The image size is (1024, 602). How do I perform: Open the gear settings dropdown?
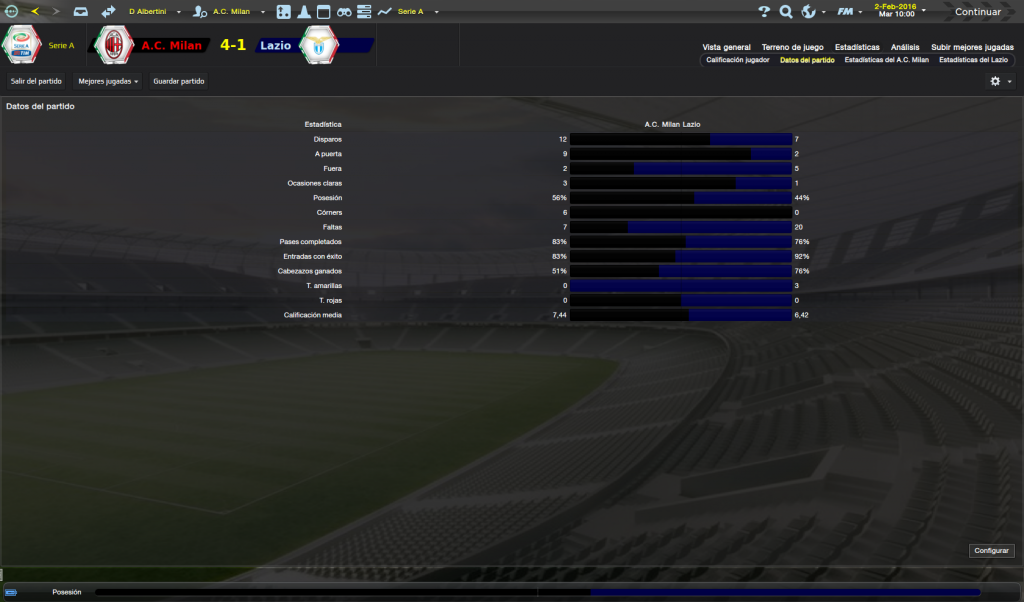tap(1000, 81)
